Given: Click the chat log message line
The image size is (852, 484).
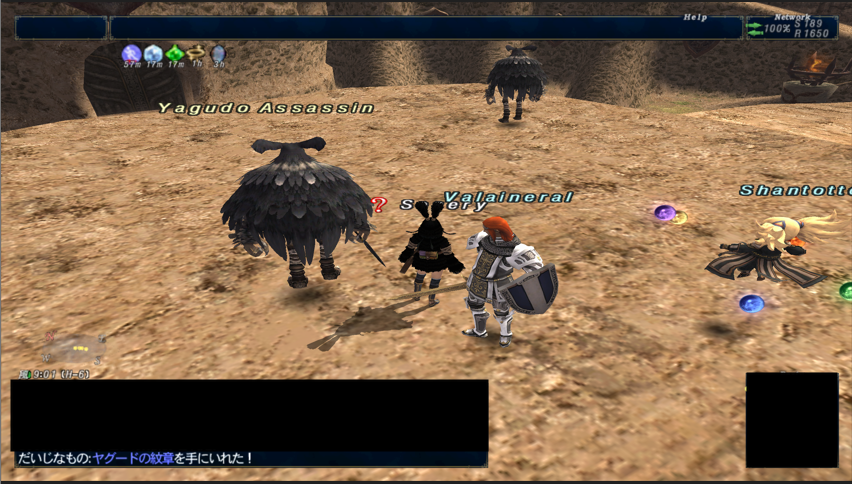Looking at the screenshot, I should pos(135,459).
